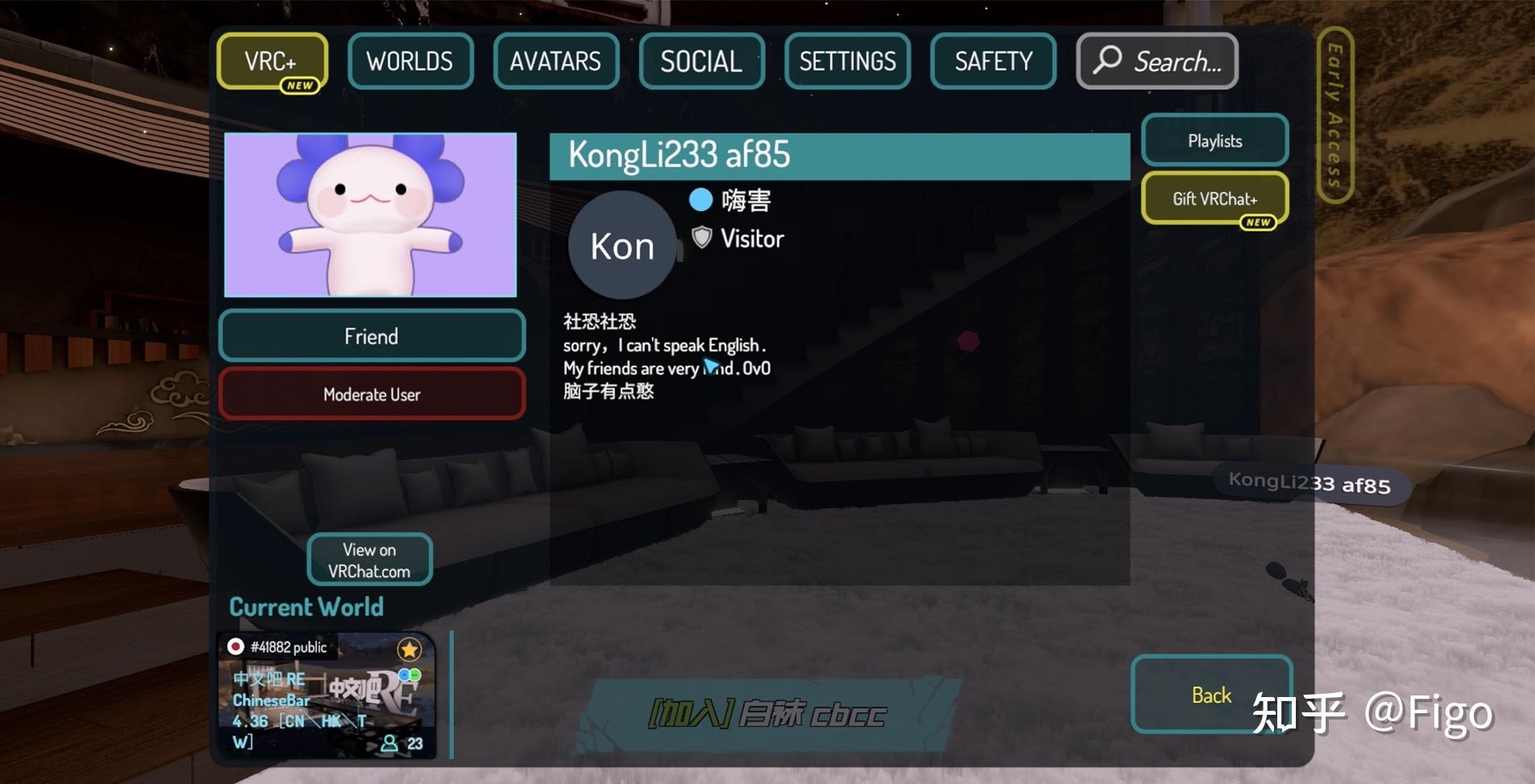The width and height of the screenshot is (1535, 784).
Task: Click KongLi233's circular profile avatar icon
Action: 621,244
